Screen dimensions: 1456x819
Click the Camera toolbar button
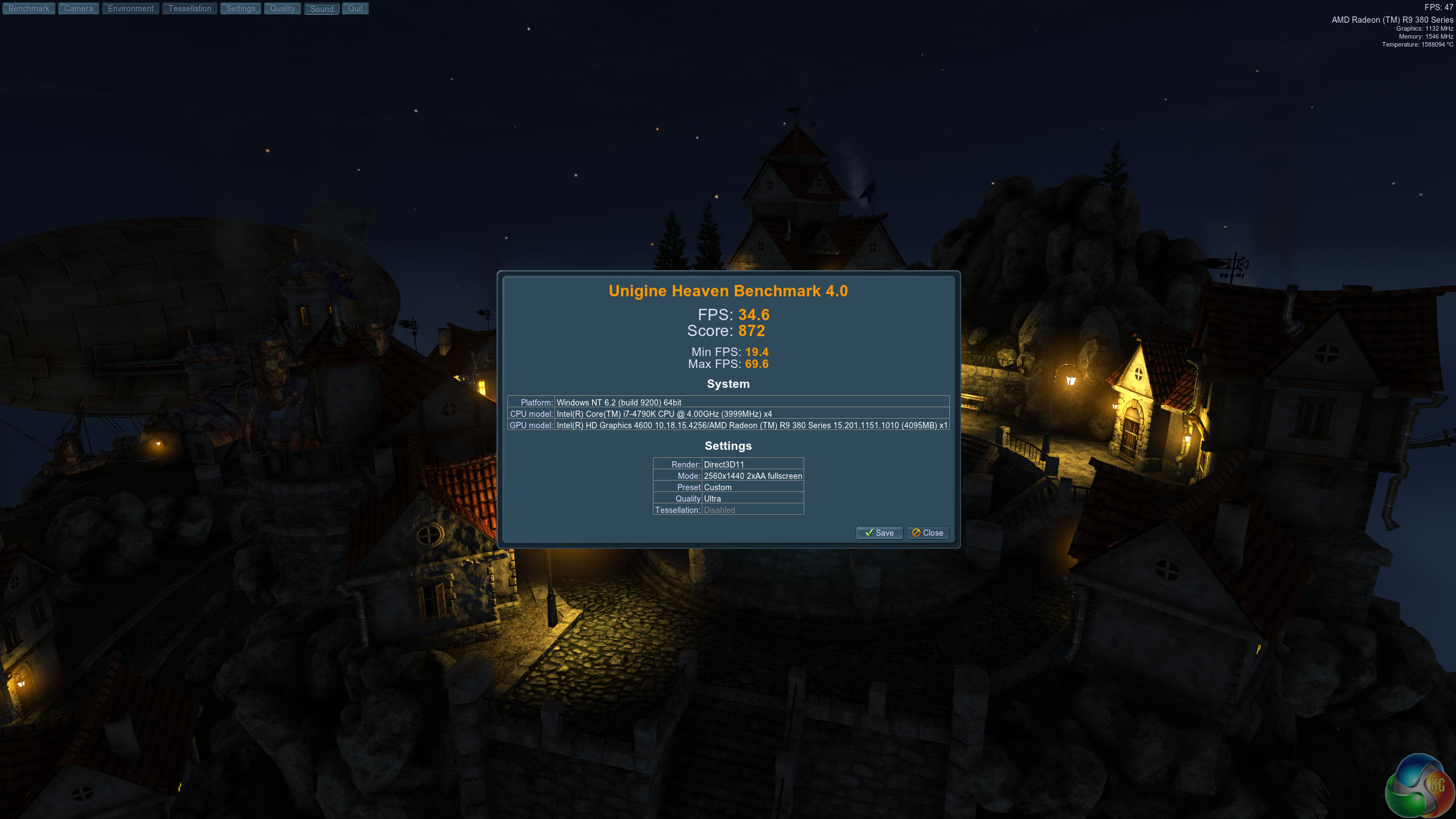[x=78, y=9]
